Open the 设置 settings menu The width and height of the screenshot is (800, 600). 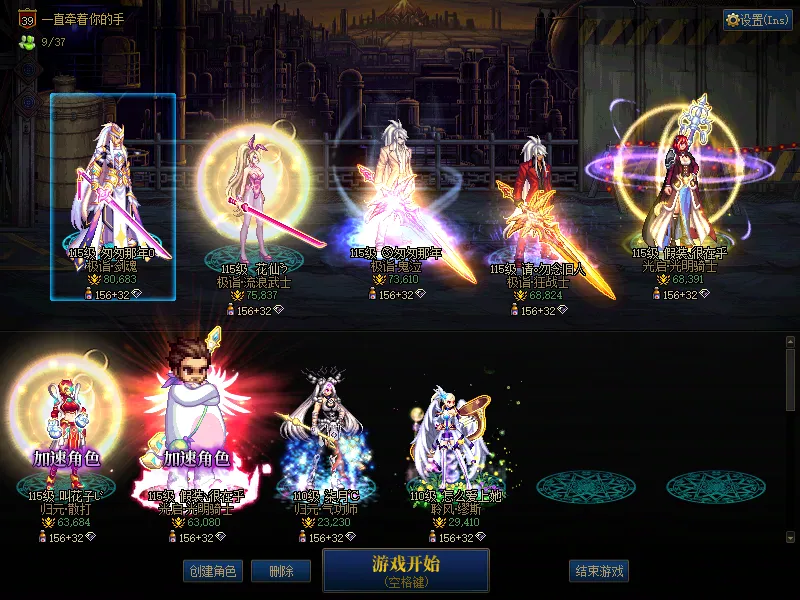tap(758, 19)
